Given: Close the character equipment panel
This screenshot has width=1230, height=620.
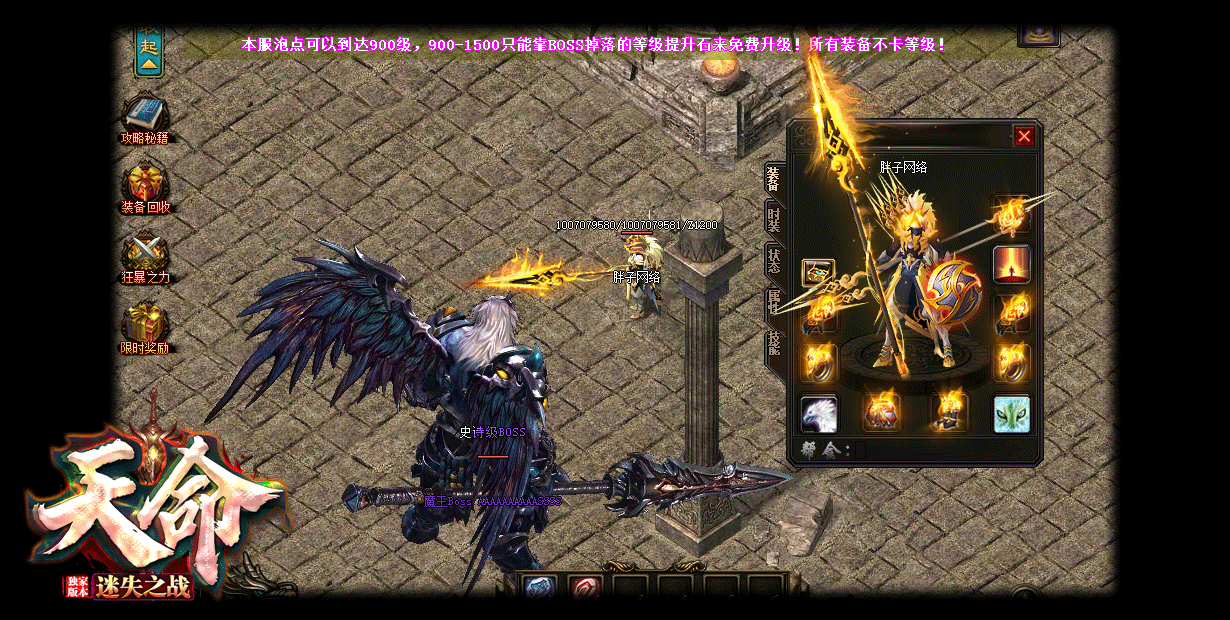Looking at the screenshot, I should pyautogui.click(x=1023, y=136).
